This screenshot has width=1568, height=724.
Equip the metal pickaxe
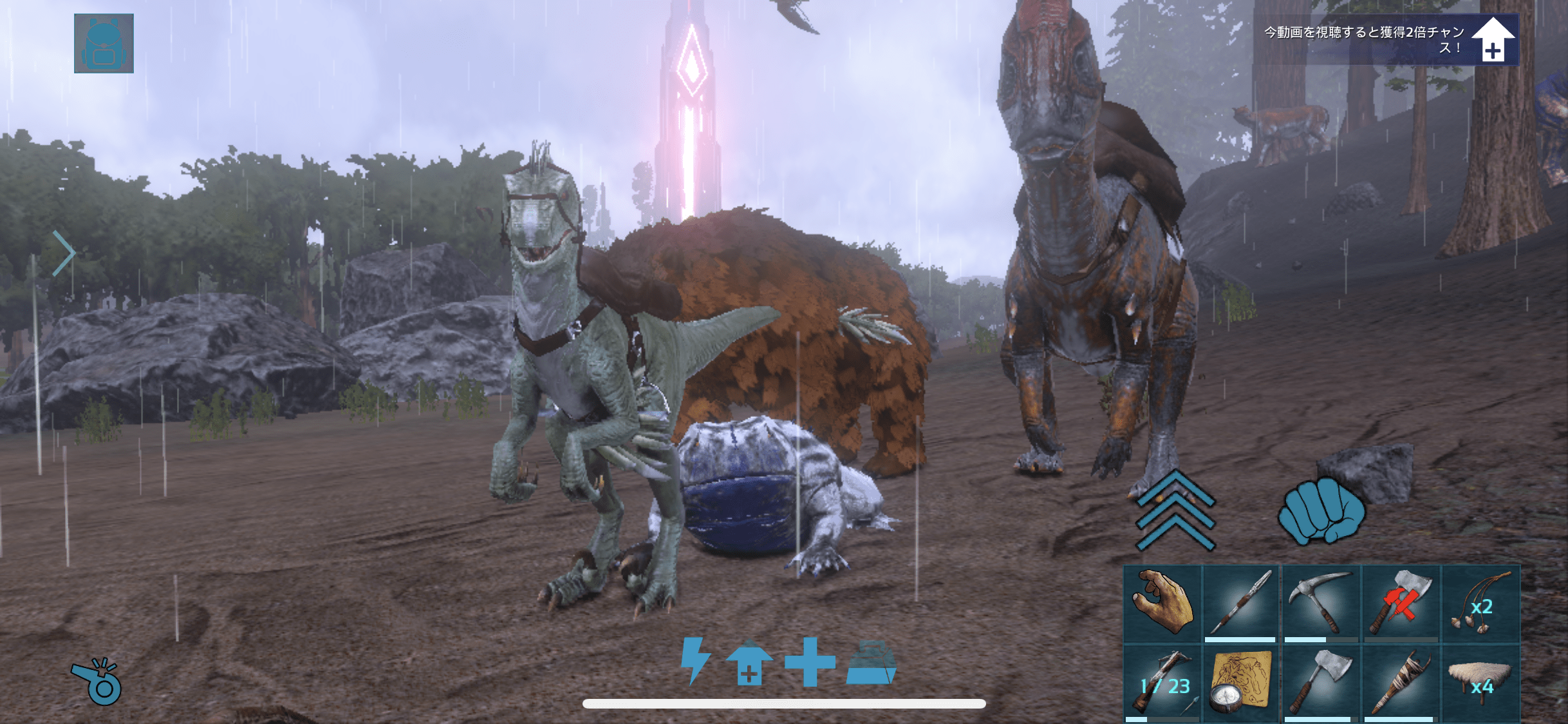click(1321, 604)
